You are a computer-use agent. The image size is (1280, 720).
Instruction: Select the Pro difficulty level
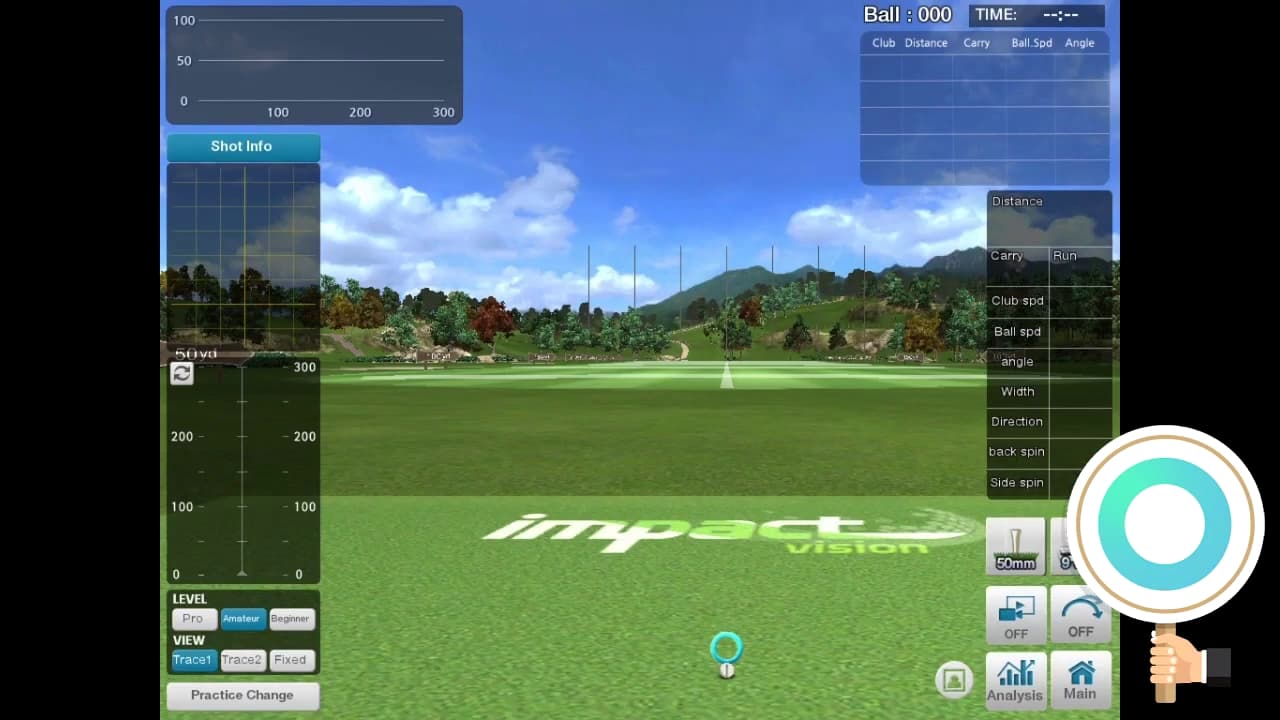point(194,619)
